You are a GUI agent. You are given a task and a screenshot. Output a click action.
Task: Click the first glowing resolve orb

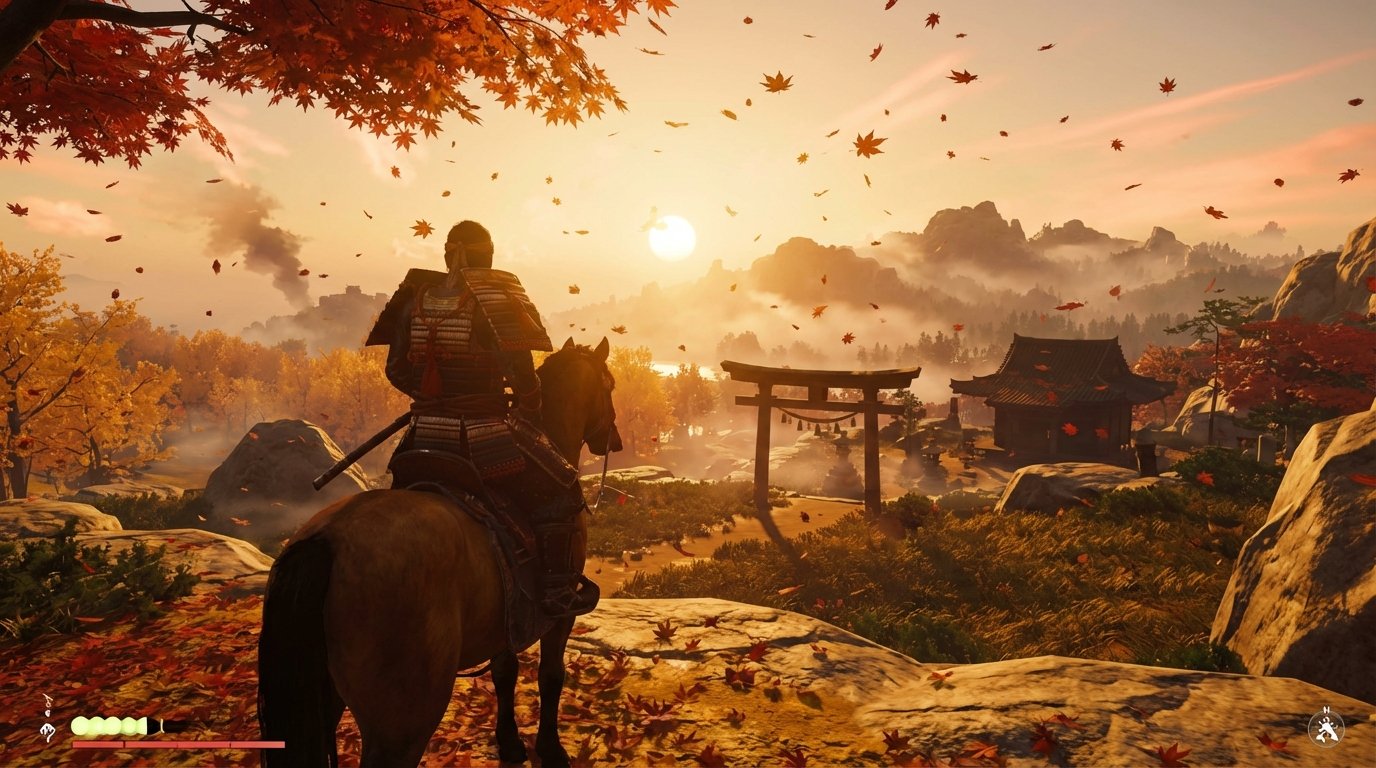click(x=80, y=726)
